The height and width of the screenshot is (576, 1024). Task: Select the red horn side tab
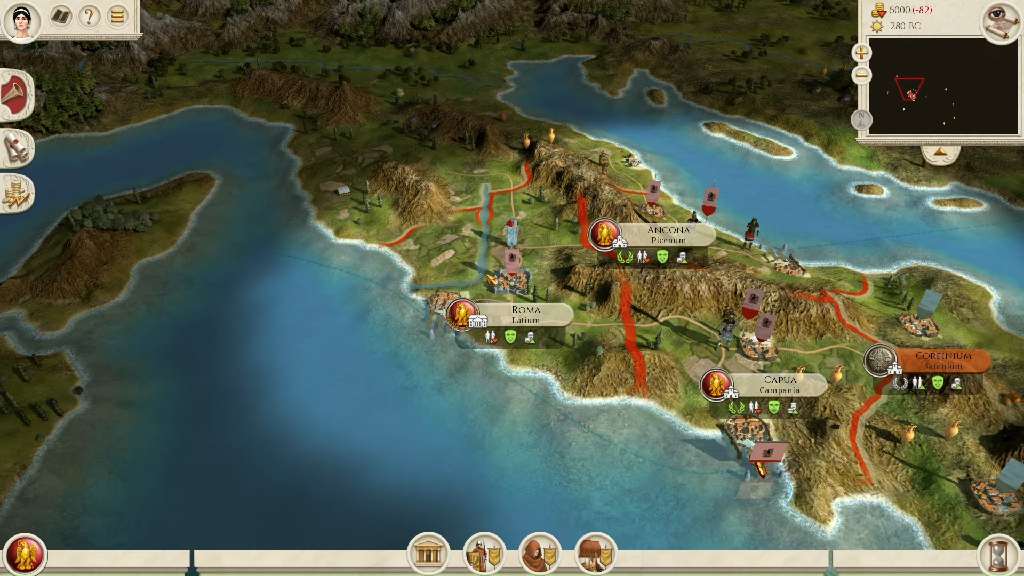(17, 96)
